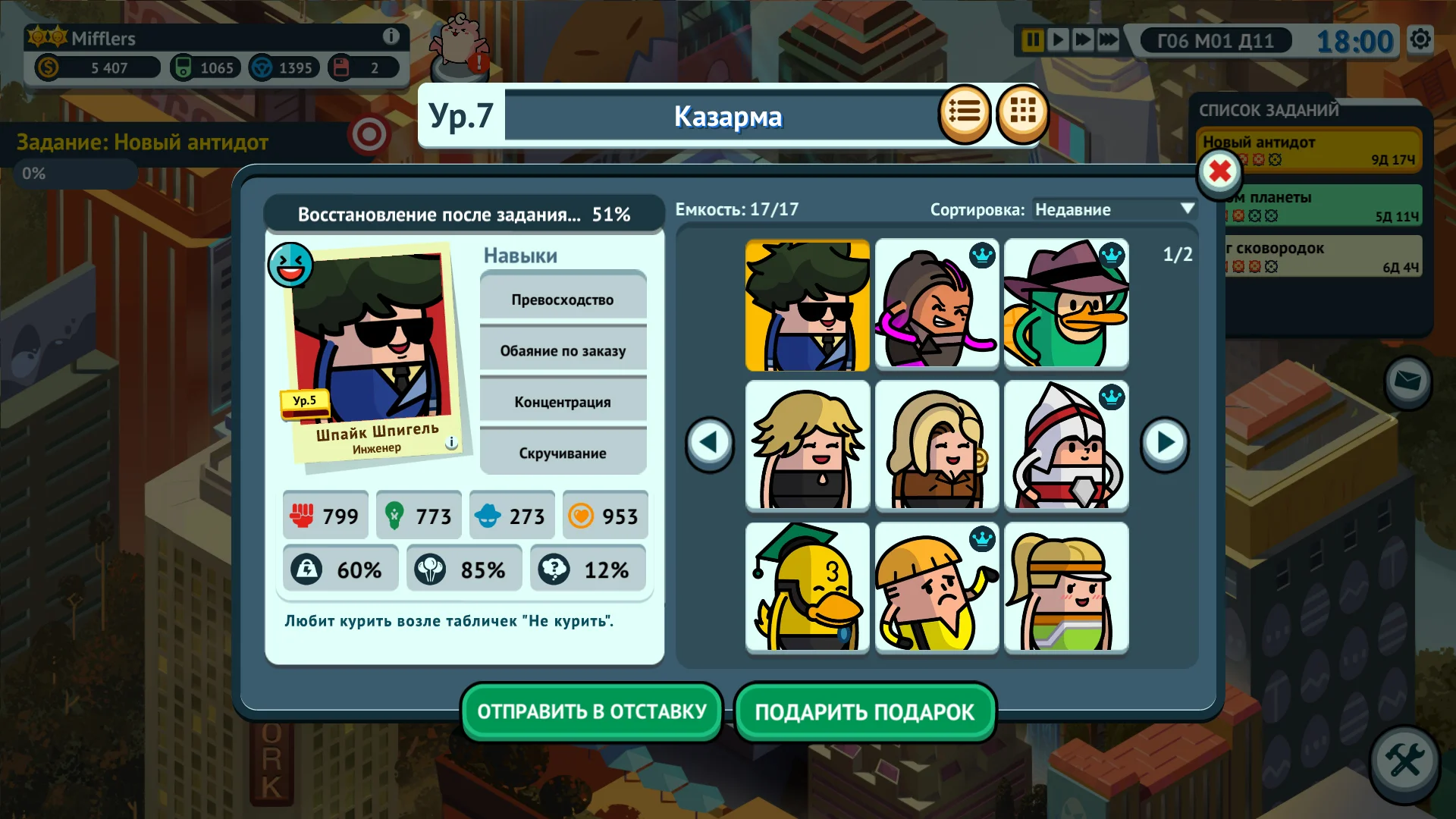The width and height of the screenshot is (1456, 819).
Task: Close the task list with the red X
Action: click(1219, 172)
